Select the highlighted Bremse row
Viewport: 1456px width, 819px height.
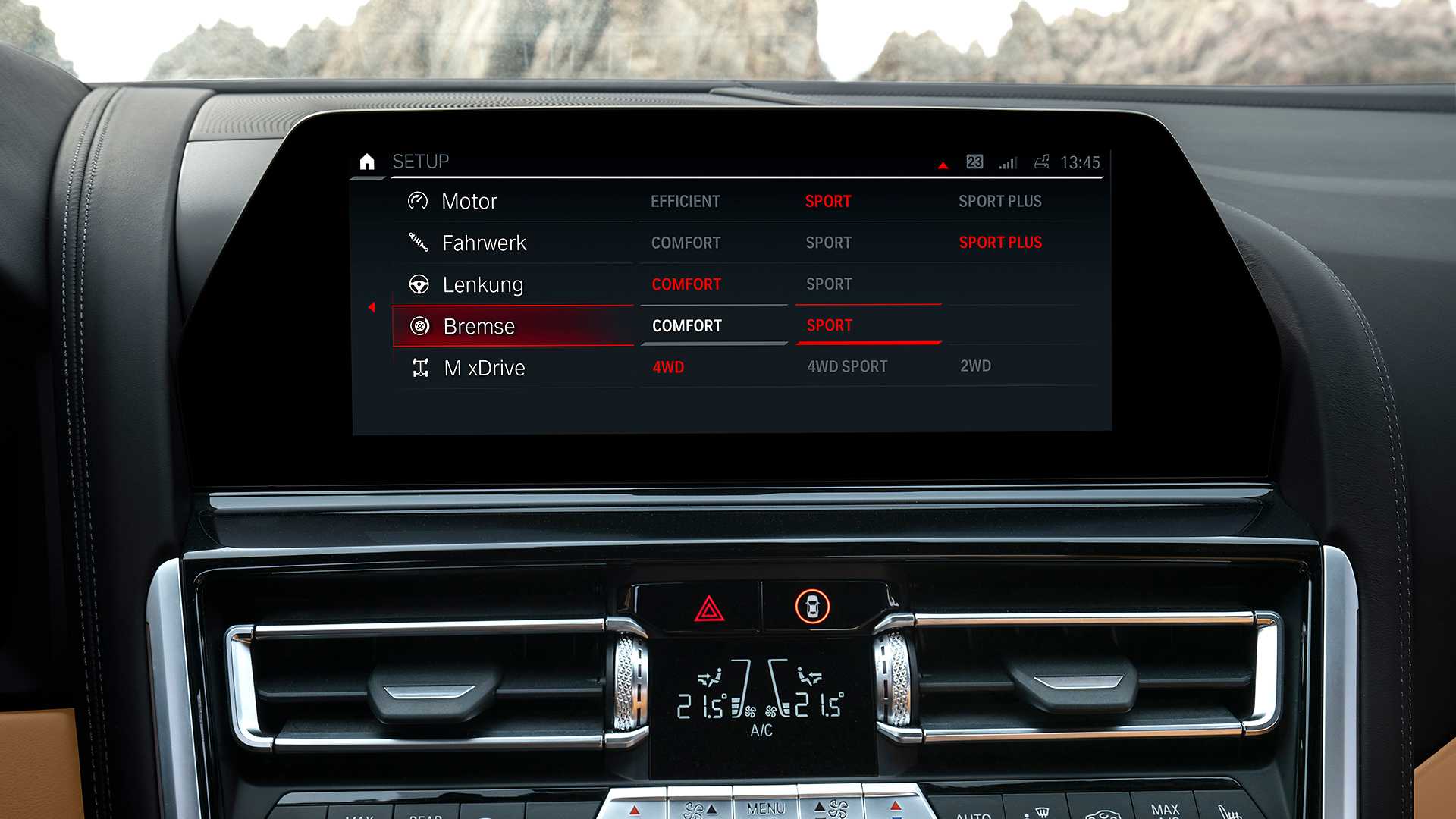click(479, 326)
